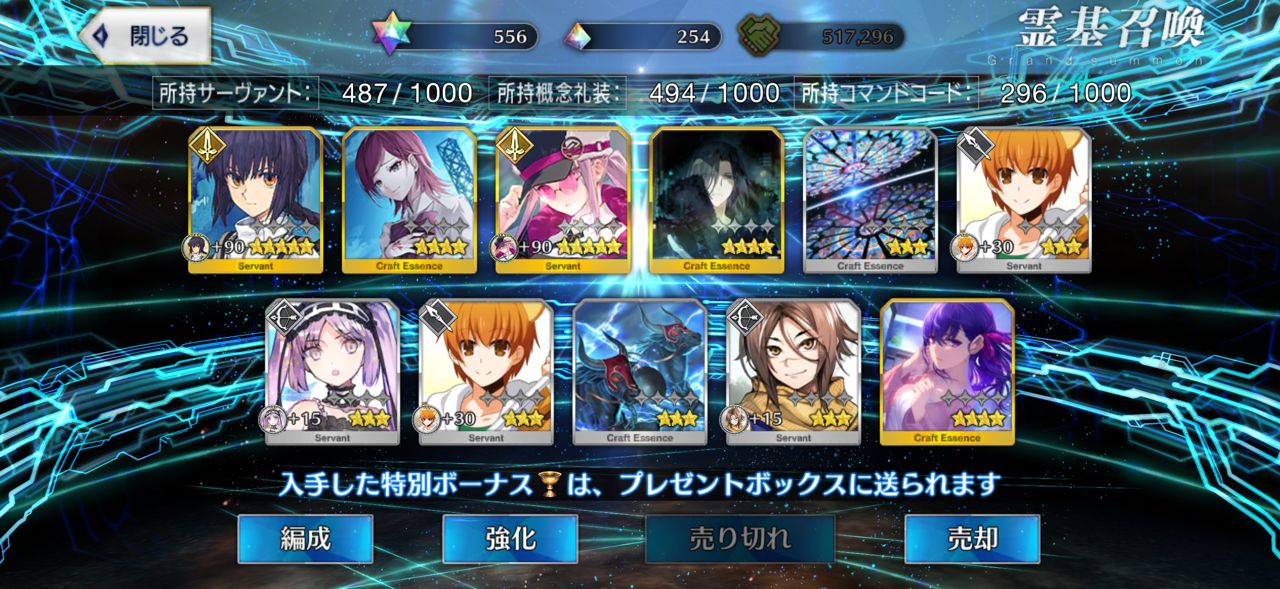Viewport: 1280px width, 589px height.
Task: Open the 売却 sell menu
Action: 971,539
